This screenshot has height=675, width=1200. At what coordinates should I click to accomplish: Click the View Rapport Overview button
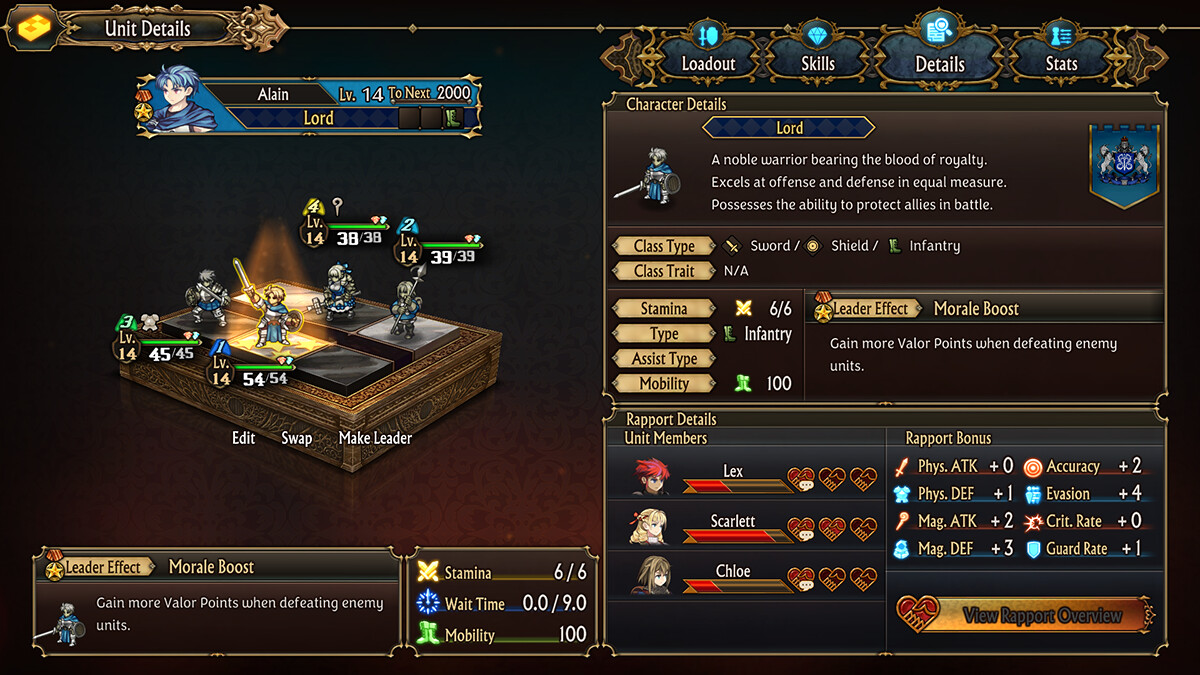tap(1025, 616)
